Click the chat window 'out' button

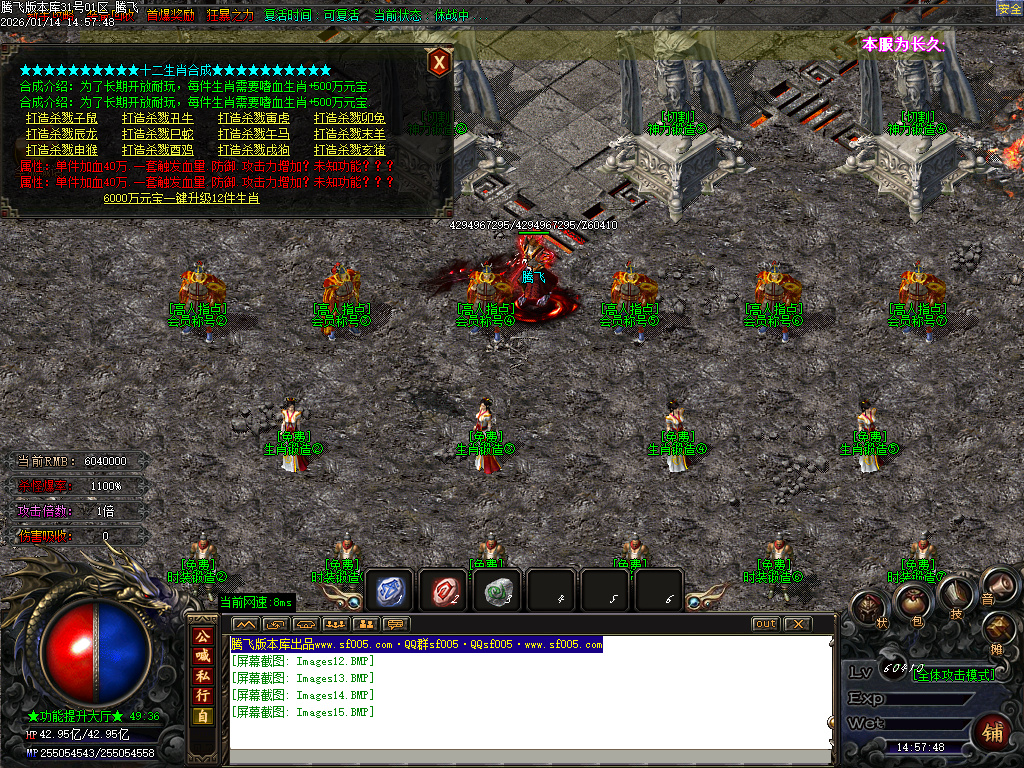(765, 624)
